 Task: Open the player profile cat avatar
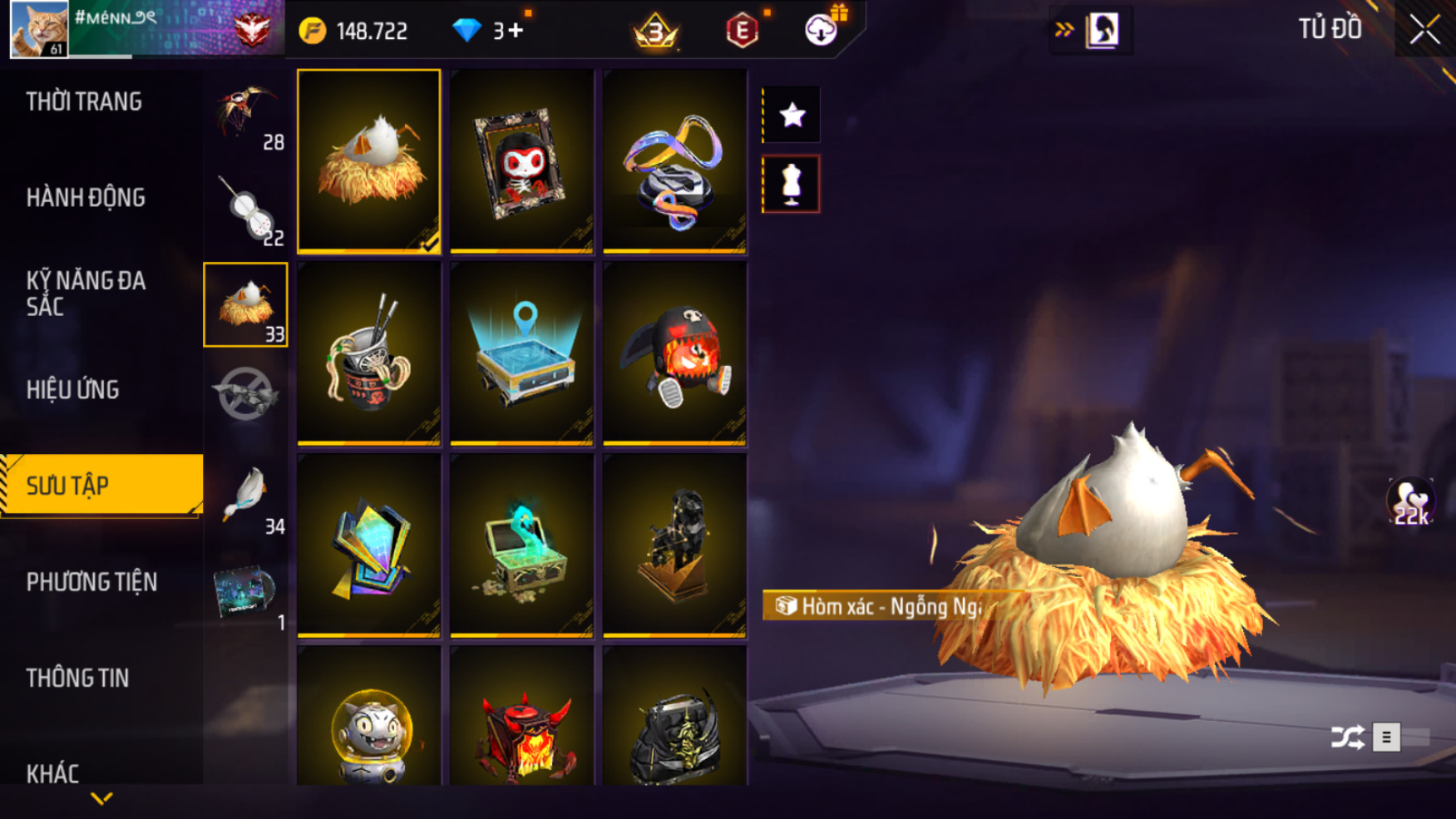[39, 29]
